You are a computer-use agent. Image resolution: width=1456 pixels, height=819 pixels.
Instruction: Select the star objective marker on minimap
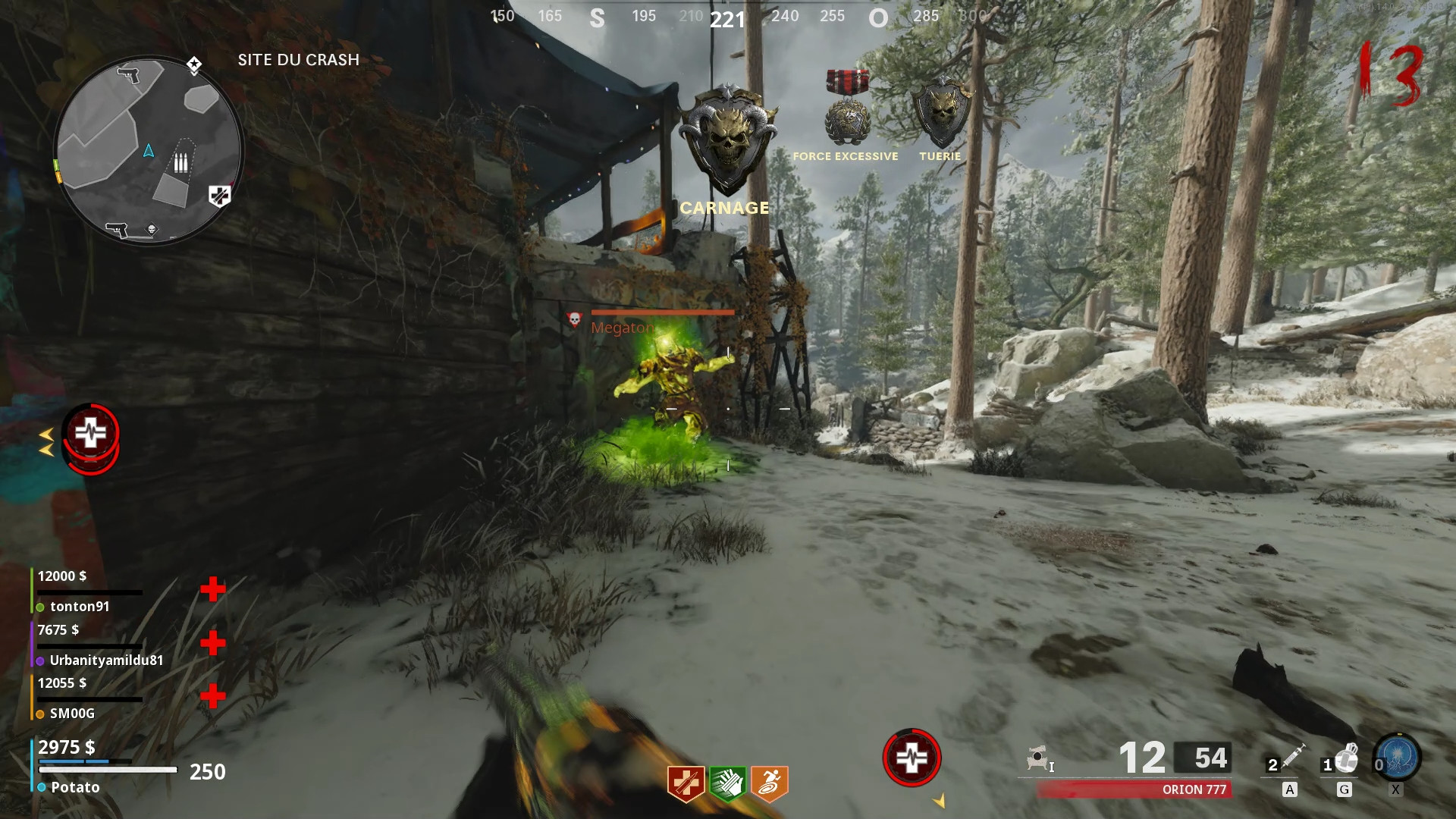(194, 65)
